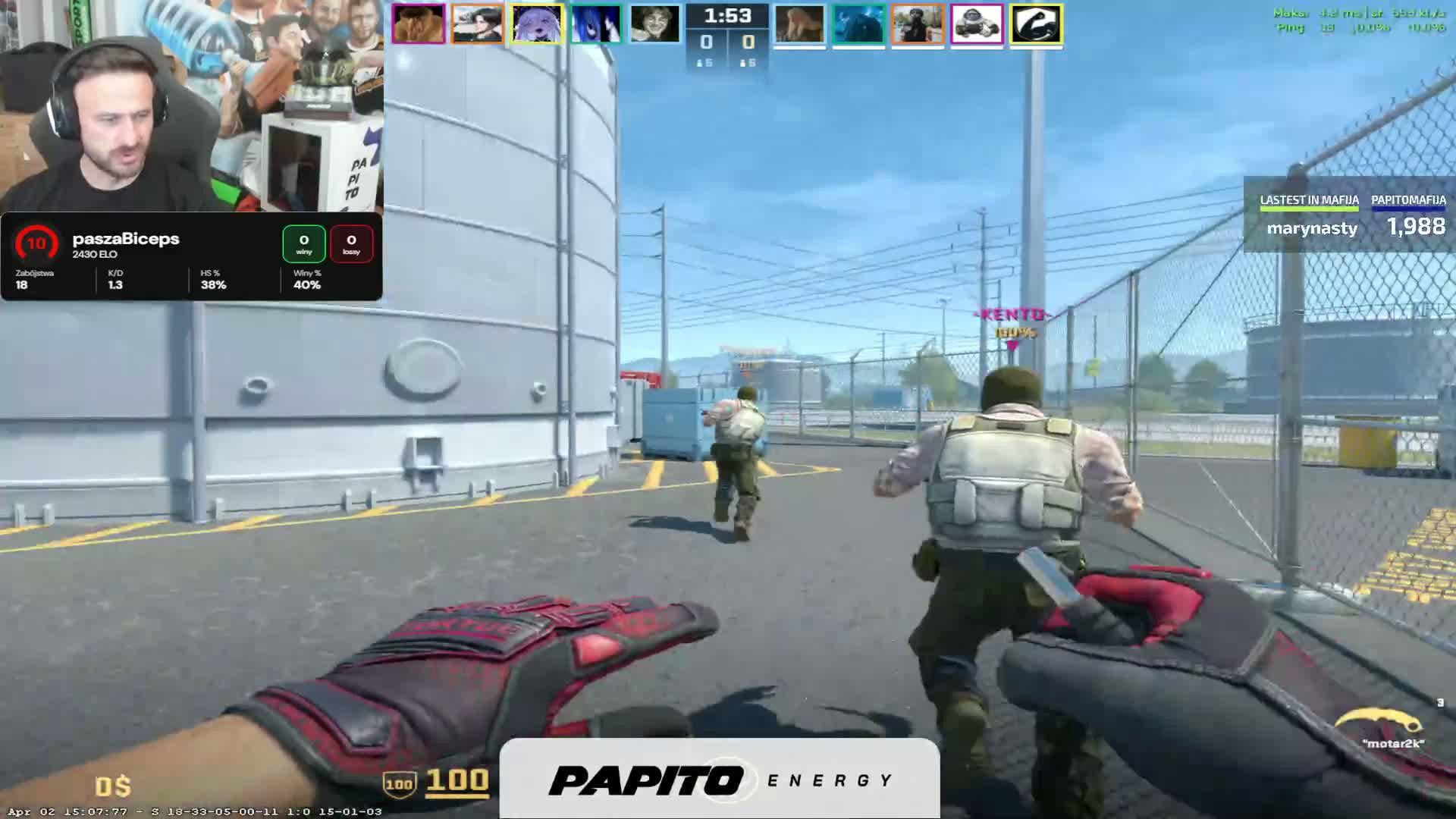Choose the white gorilla avatar
Viewport: 1456px width, 819px height.
(x=977, y=24)
